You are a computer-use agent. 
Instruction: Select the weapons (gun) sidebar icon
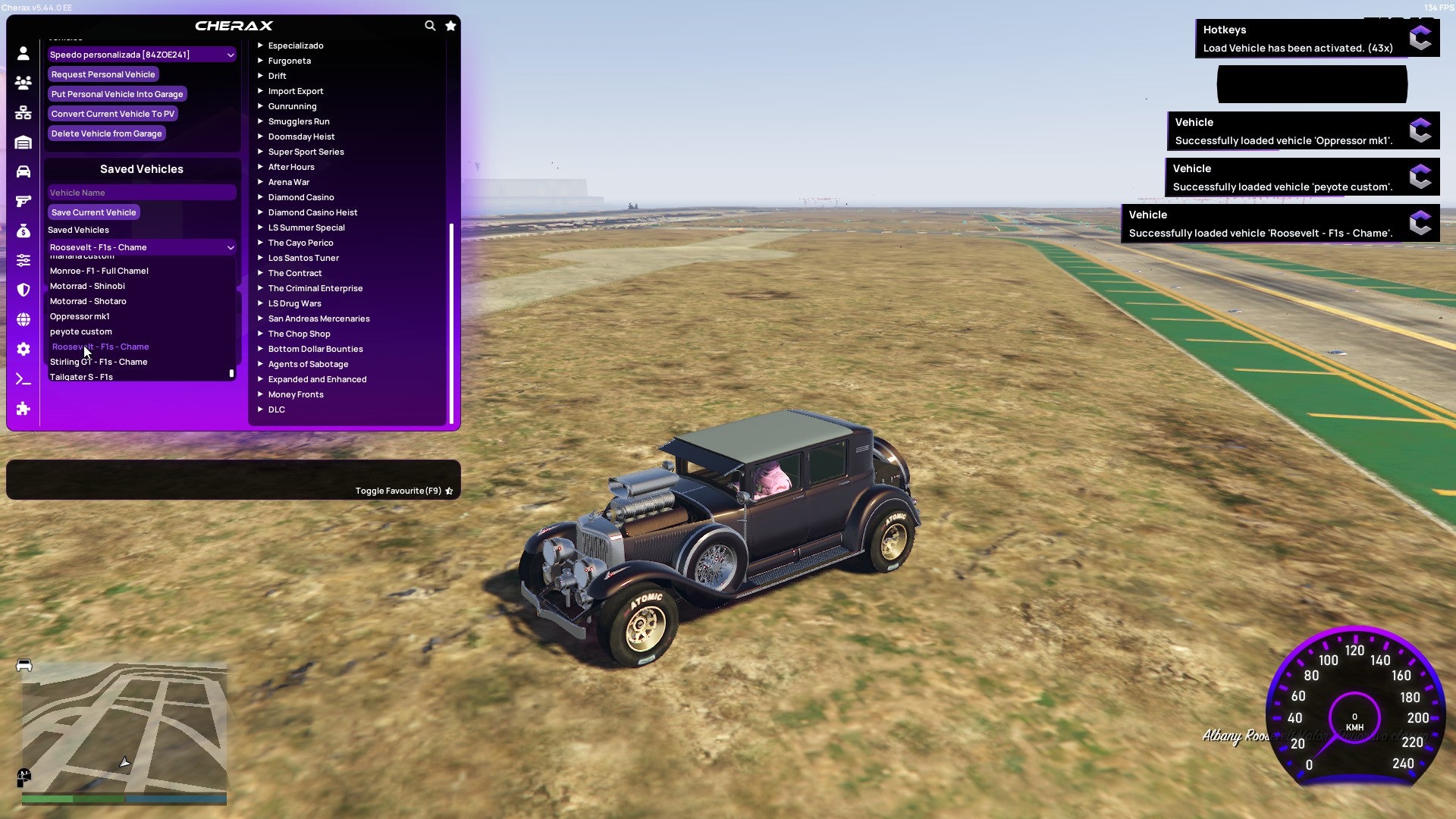pos(23,201)
